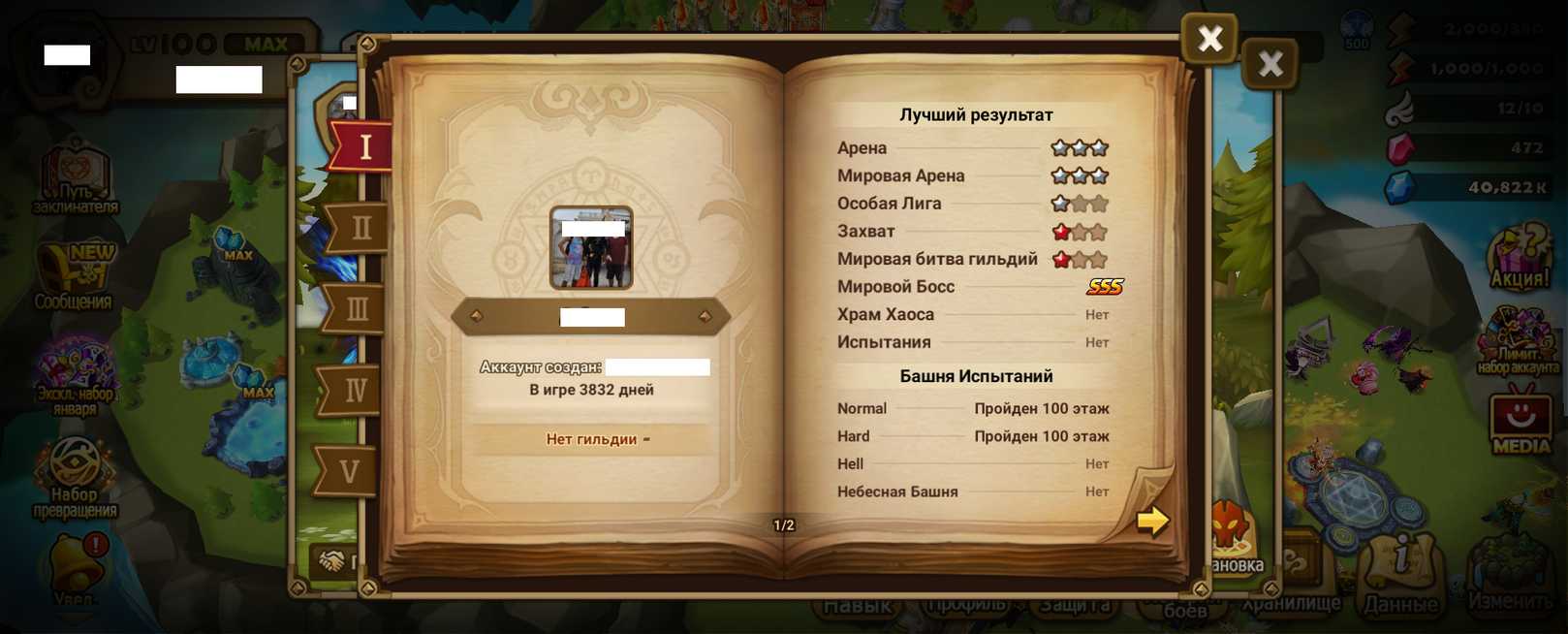Open the "Сообщения" messages icon
1568x634 pixels.
click(74, 276)
